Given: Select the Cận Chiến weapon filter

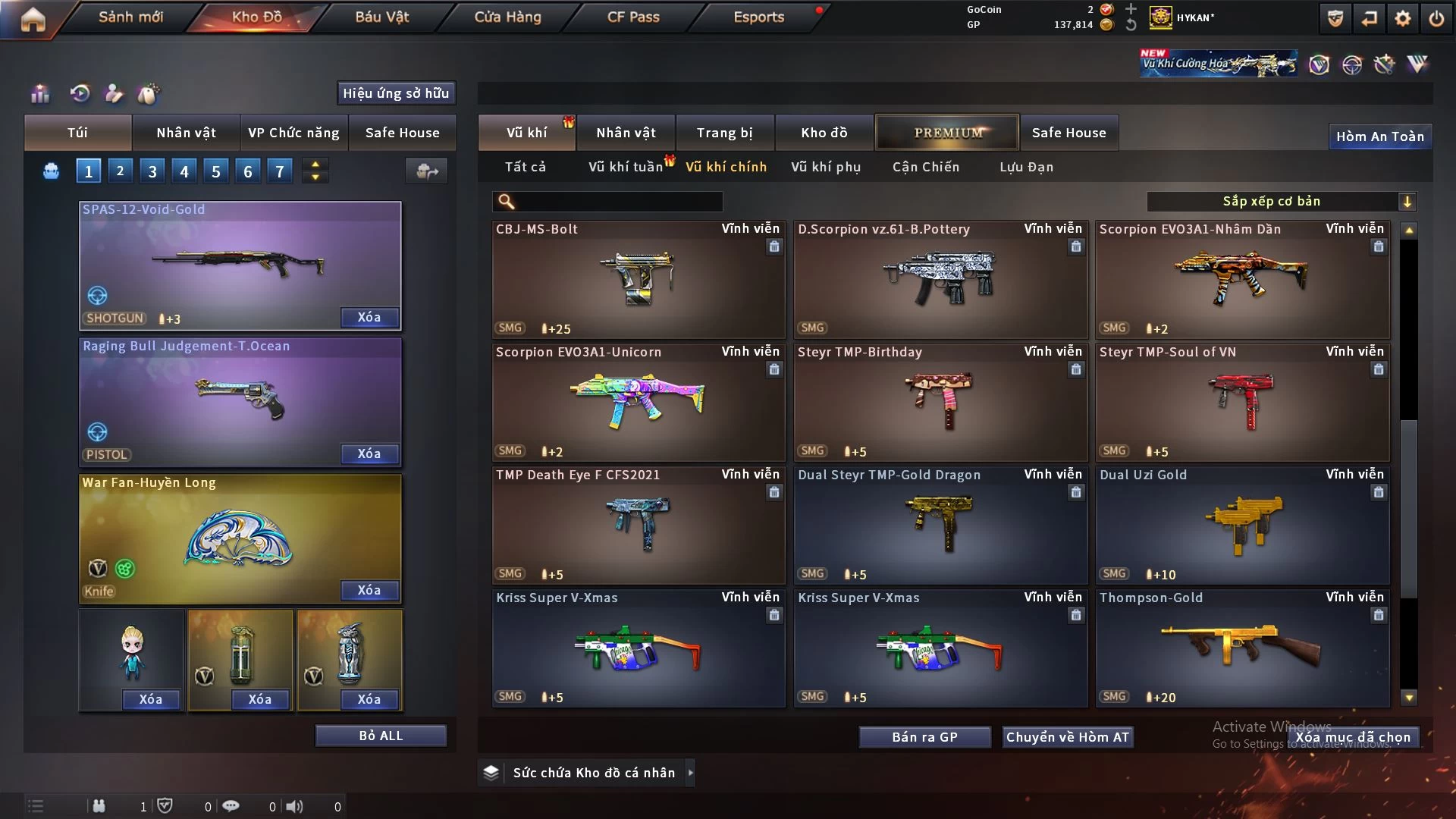Looking at the screenshot, I should click(926, 167).
